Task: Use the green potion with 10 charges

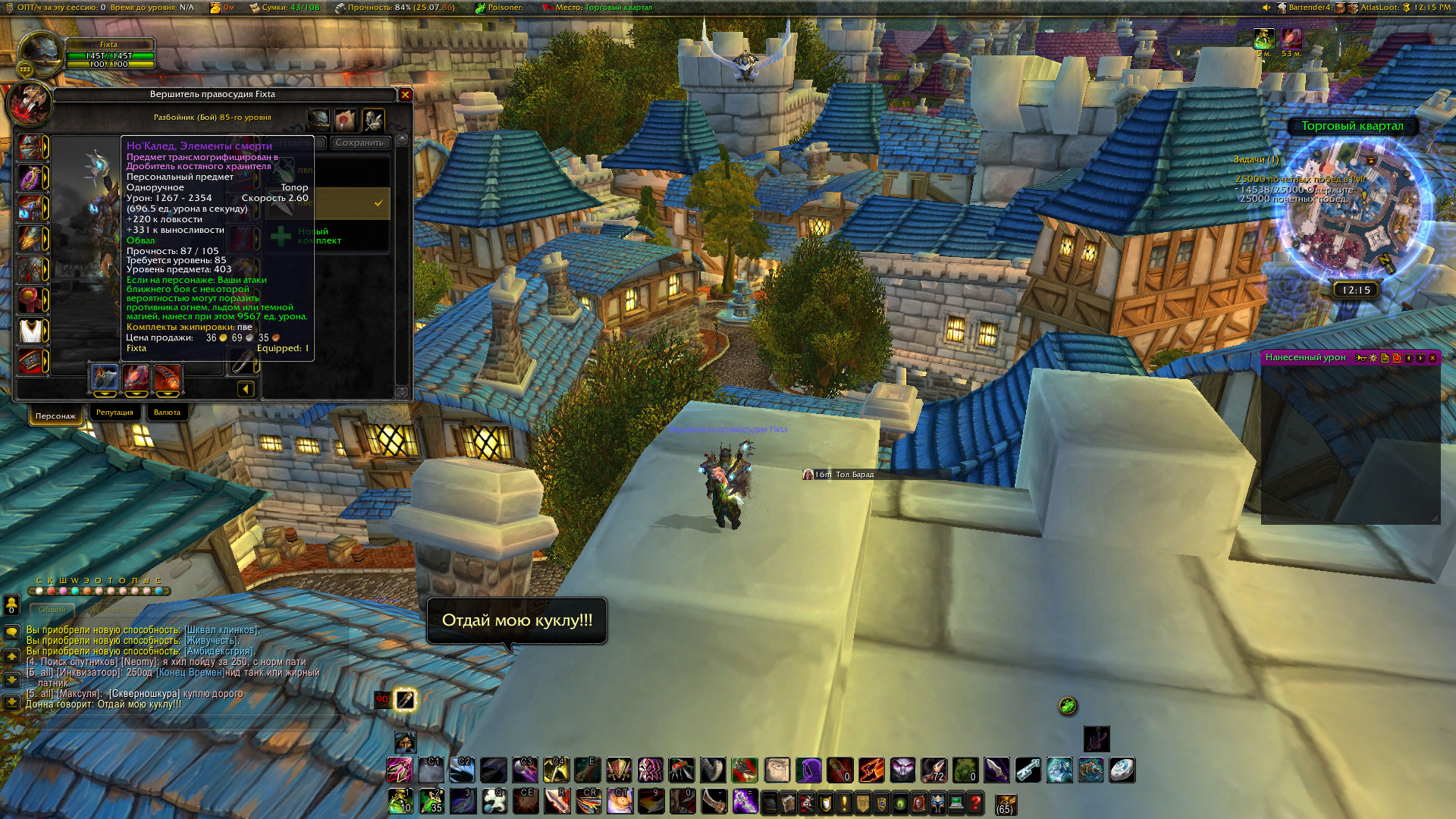Action: coord(400,802)
